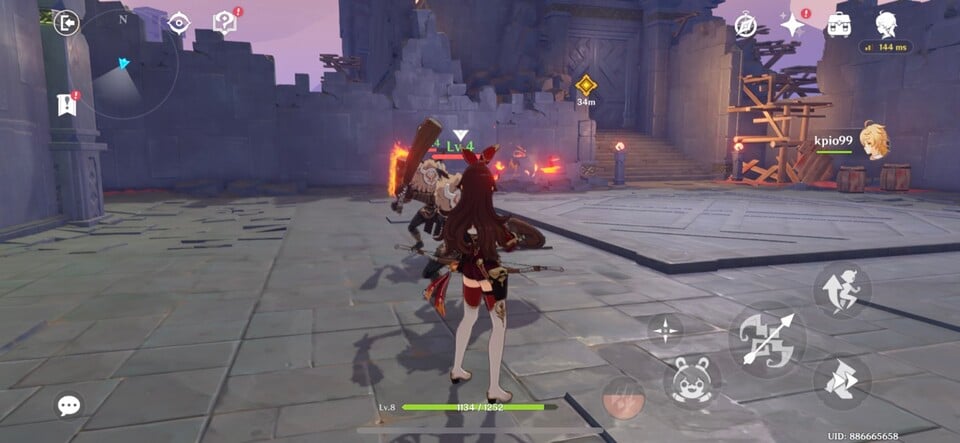Open the tutorial question mark book
The width and height of the screenshot is (960, 443).
(225, 23)
